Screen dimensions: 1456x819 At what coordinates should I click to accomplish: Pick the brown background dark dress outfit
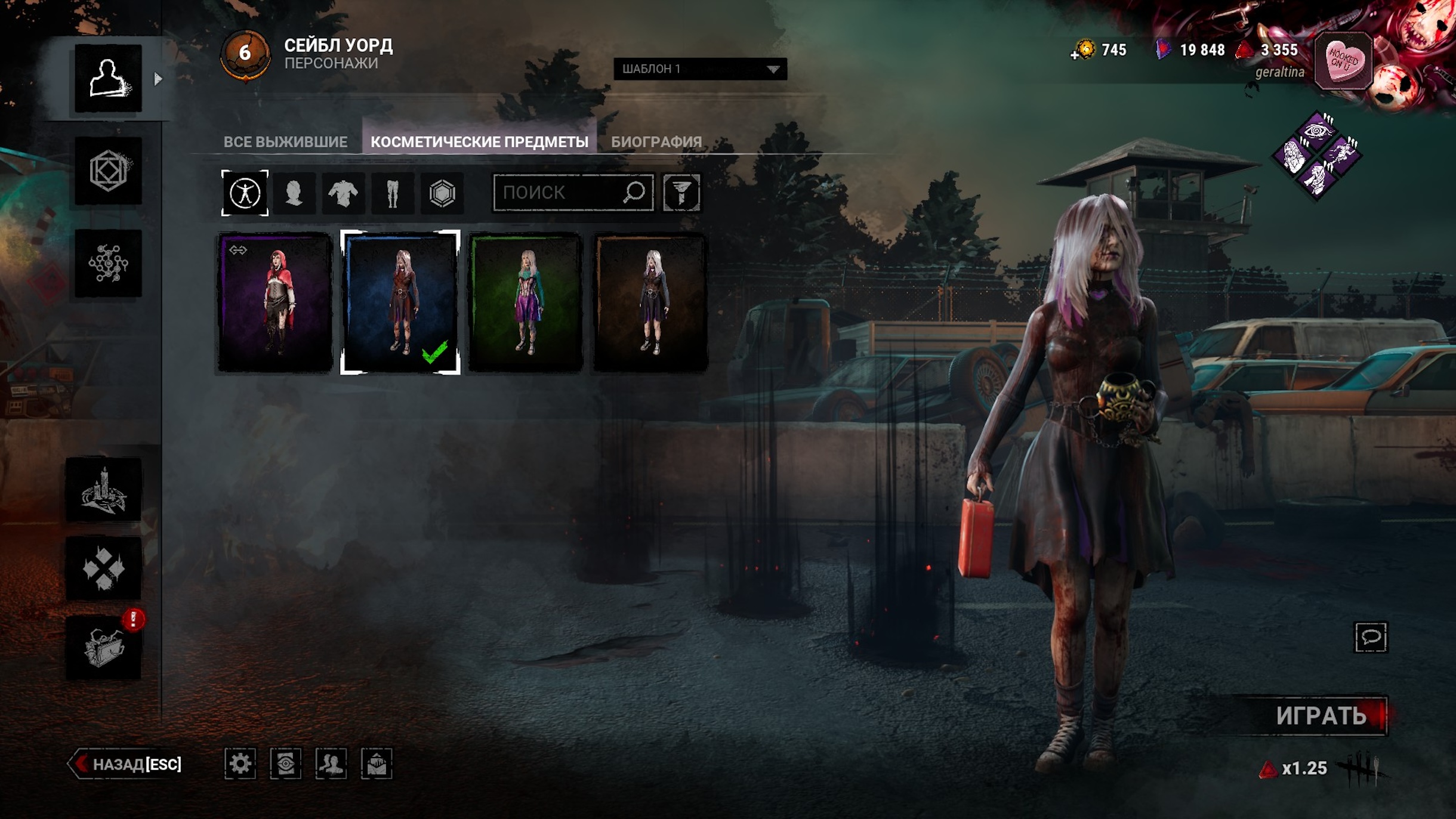(651, 302)
